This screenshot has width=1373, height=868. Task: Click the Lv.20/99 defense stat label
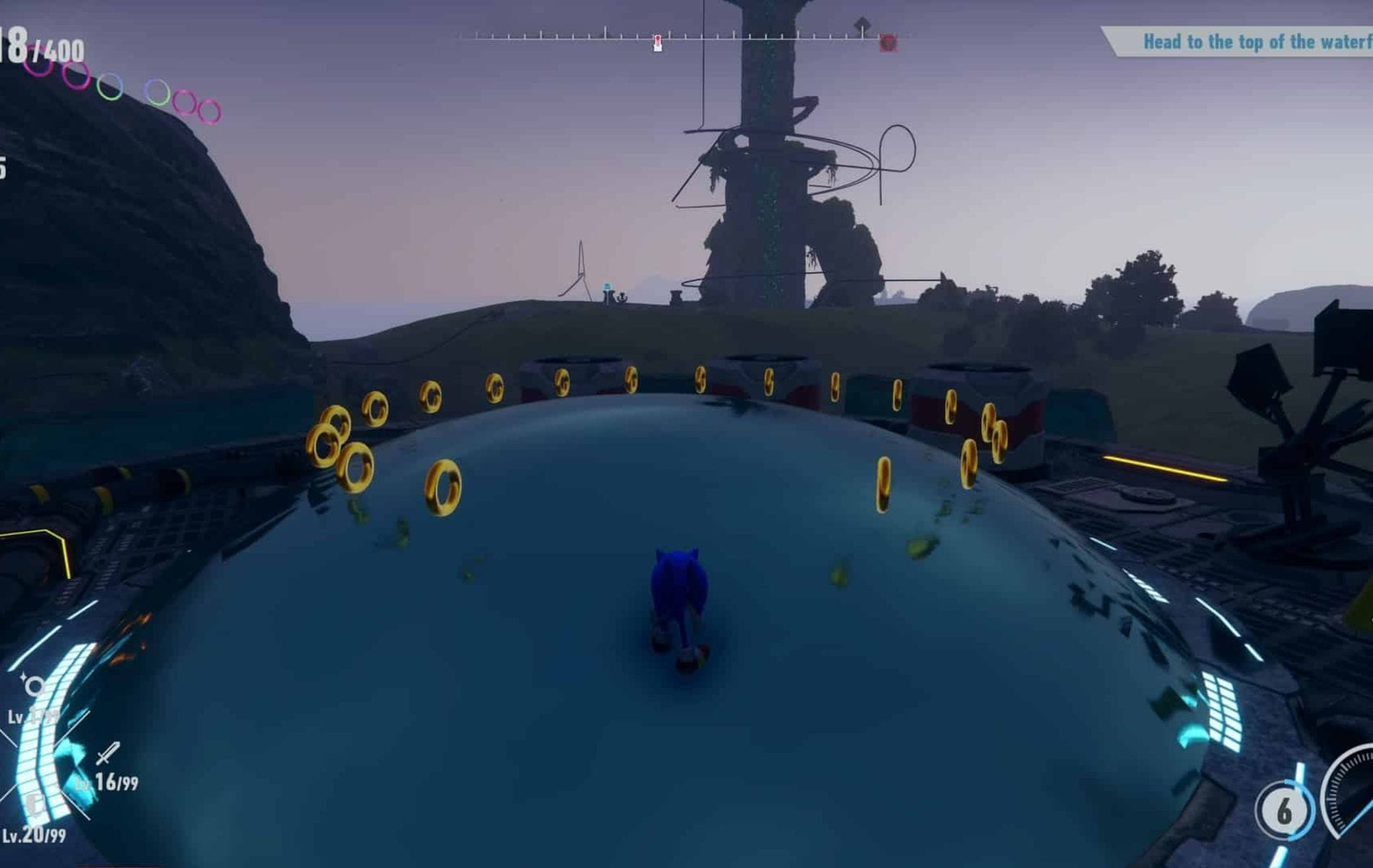[x=36, y=835]
